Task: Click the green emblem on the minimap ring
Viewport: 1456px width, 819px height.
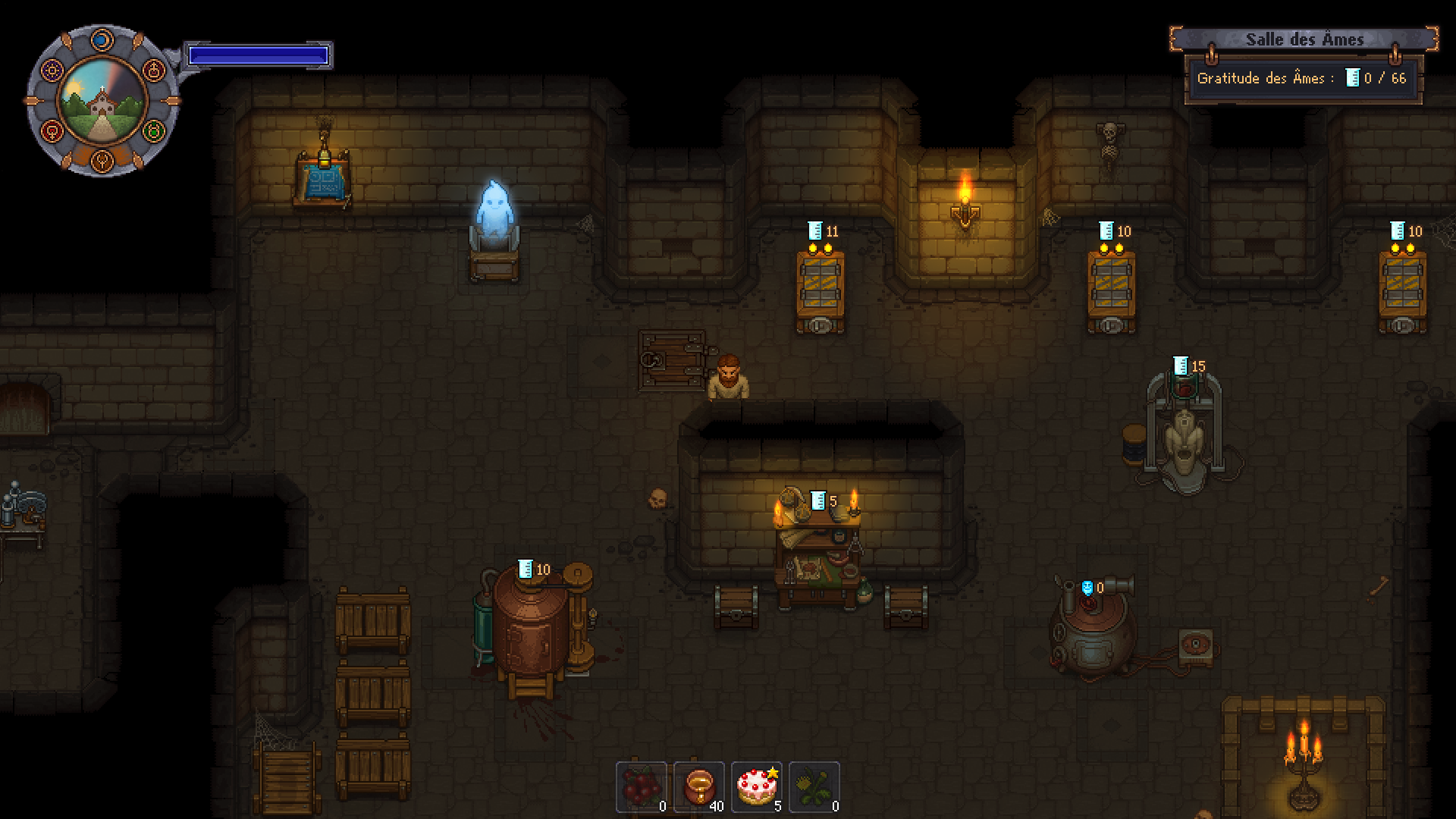Action: [x=153, y=130]
